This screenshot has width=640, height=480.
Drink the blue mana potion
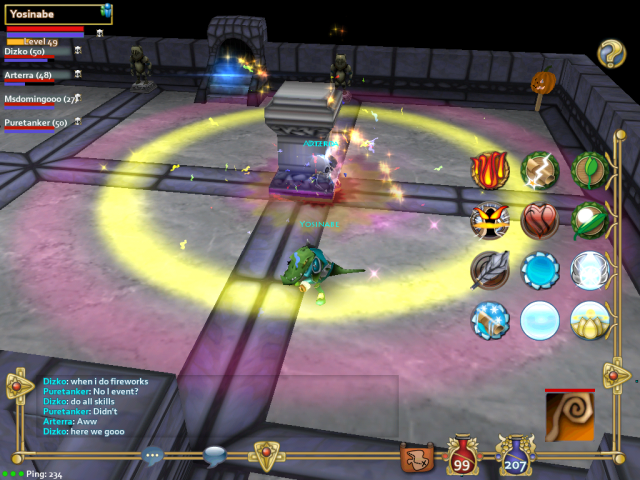pos(515,457)
